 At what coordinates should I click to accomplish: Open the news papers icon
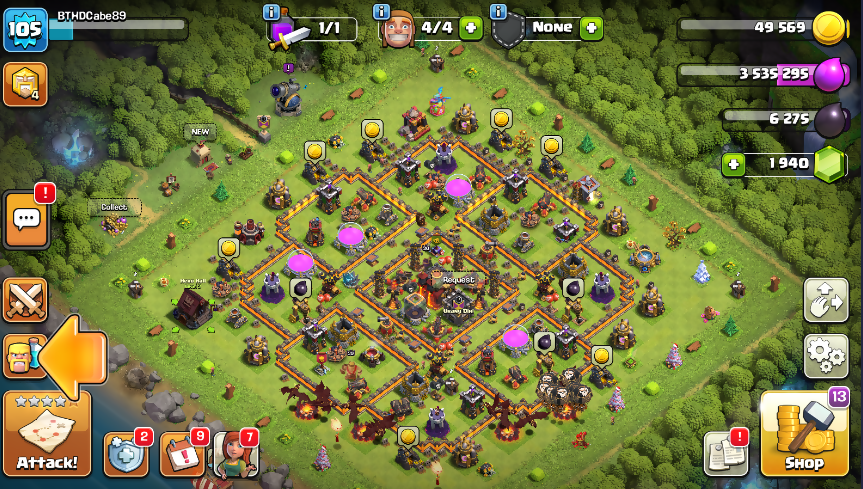[725, 454]
